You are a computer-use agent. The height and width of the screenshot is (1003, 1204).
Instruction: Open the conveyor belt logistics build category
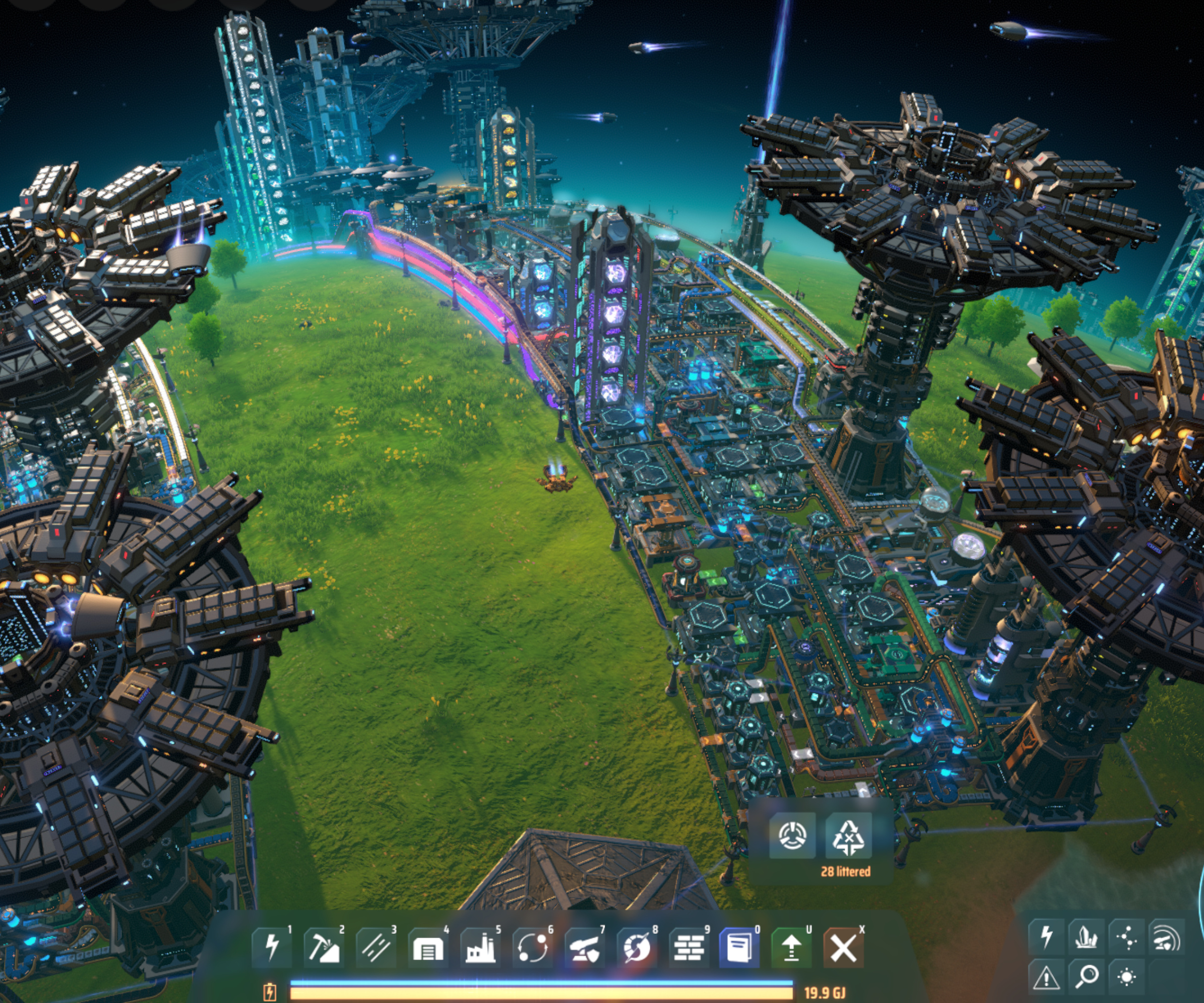(x=376, y=947)
